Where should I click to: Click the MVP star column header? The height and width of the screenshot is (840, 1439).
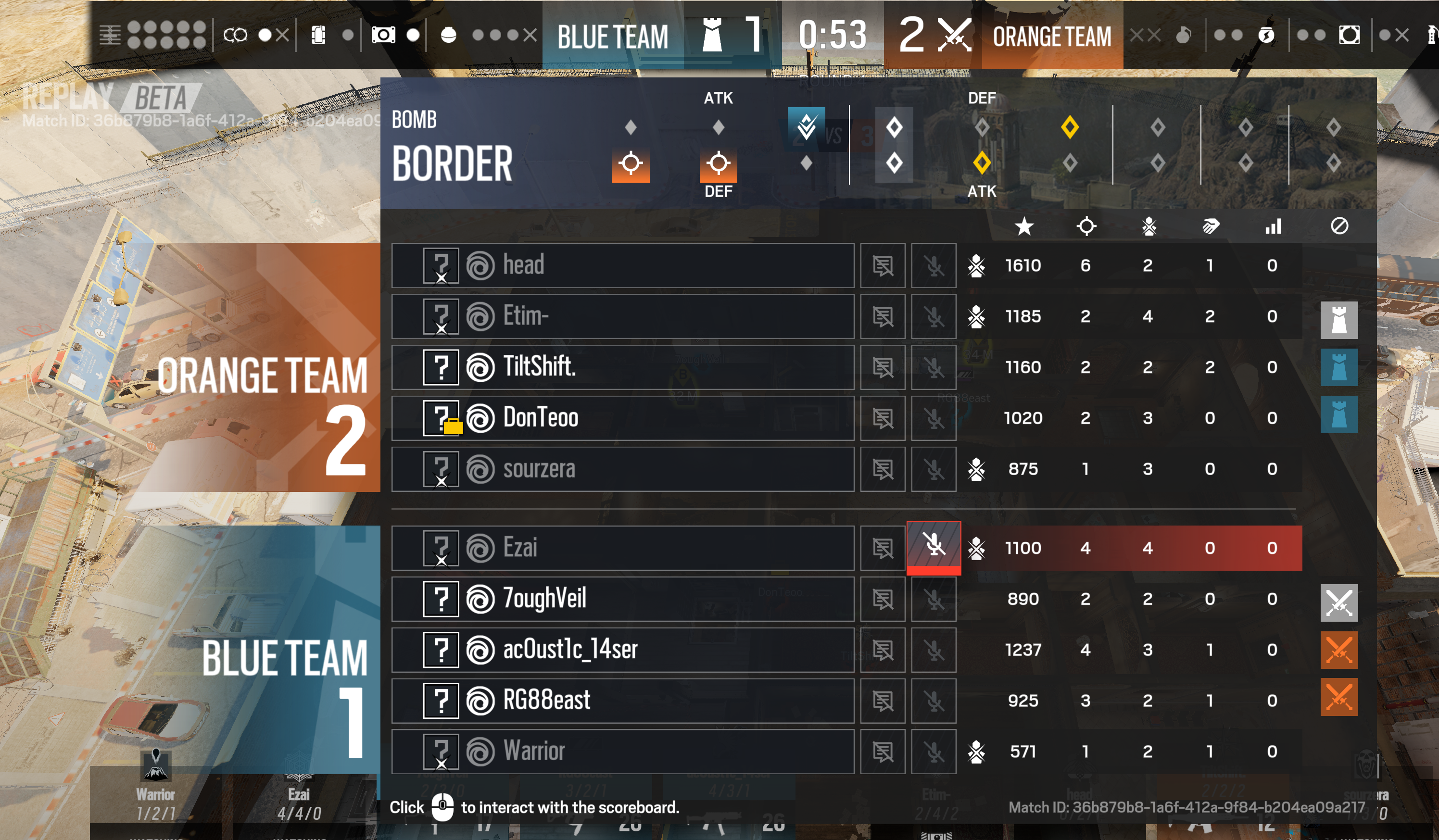coord(1024,226)
